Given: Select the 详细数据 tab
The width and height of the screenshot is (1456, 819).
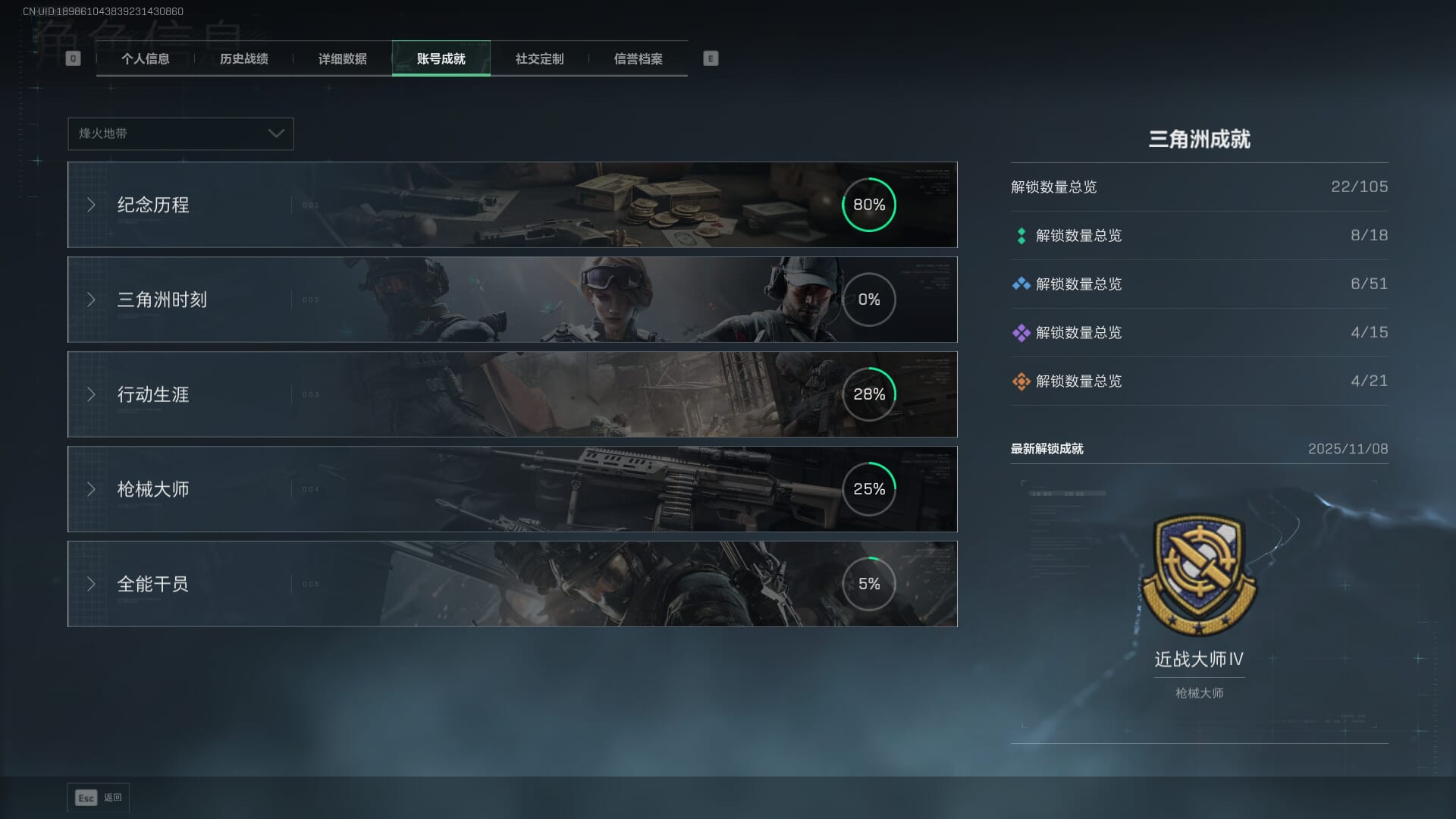Looking at the screenshot, I should 342,59.
